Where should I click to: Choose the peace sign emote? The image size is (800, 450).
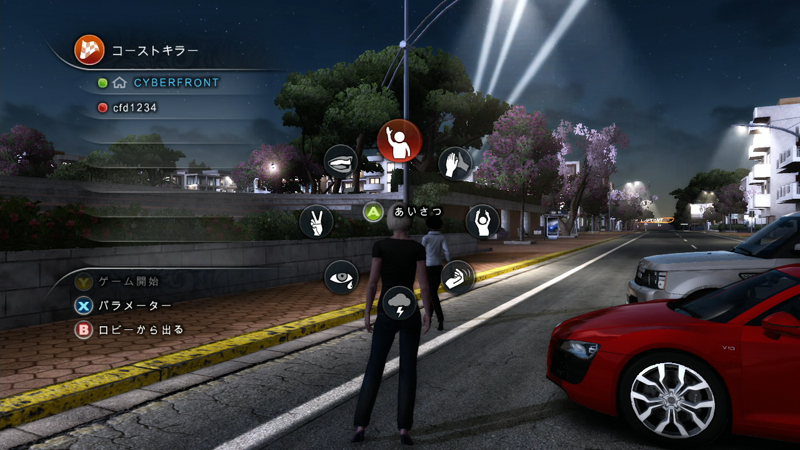tap(316, 221)
